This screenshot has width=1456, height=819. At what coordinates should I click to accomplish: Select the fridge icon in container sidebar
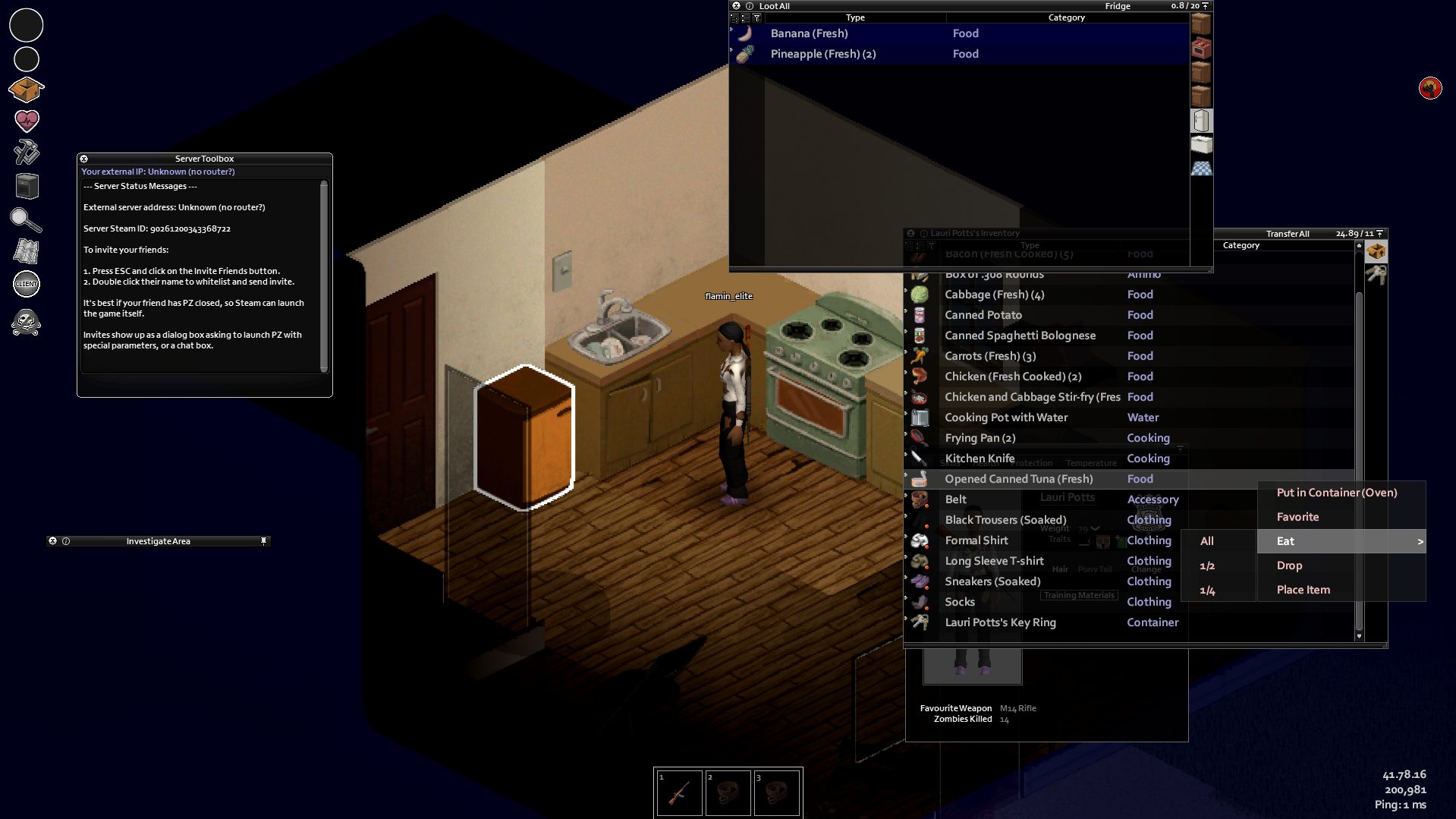click(x=1202, y=121)
